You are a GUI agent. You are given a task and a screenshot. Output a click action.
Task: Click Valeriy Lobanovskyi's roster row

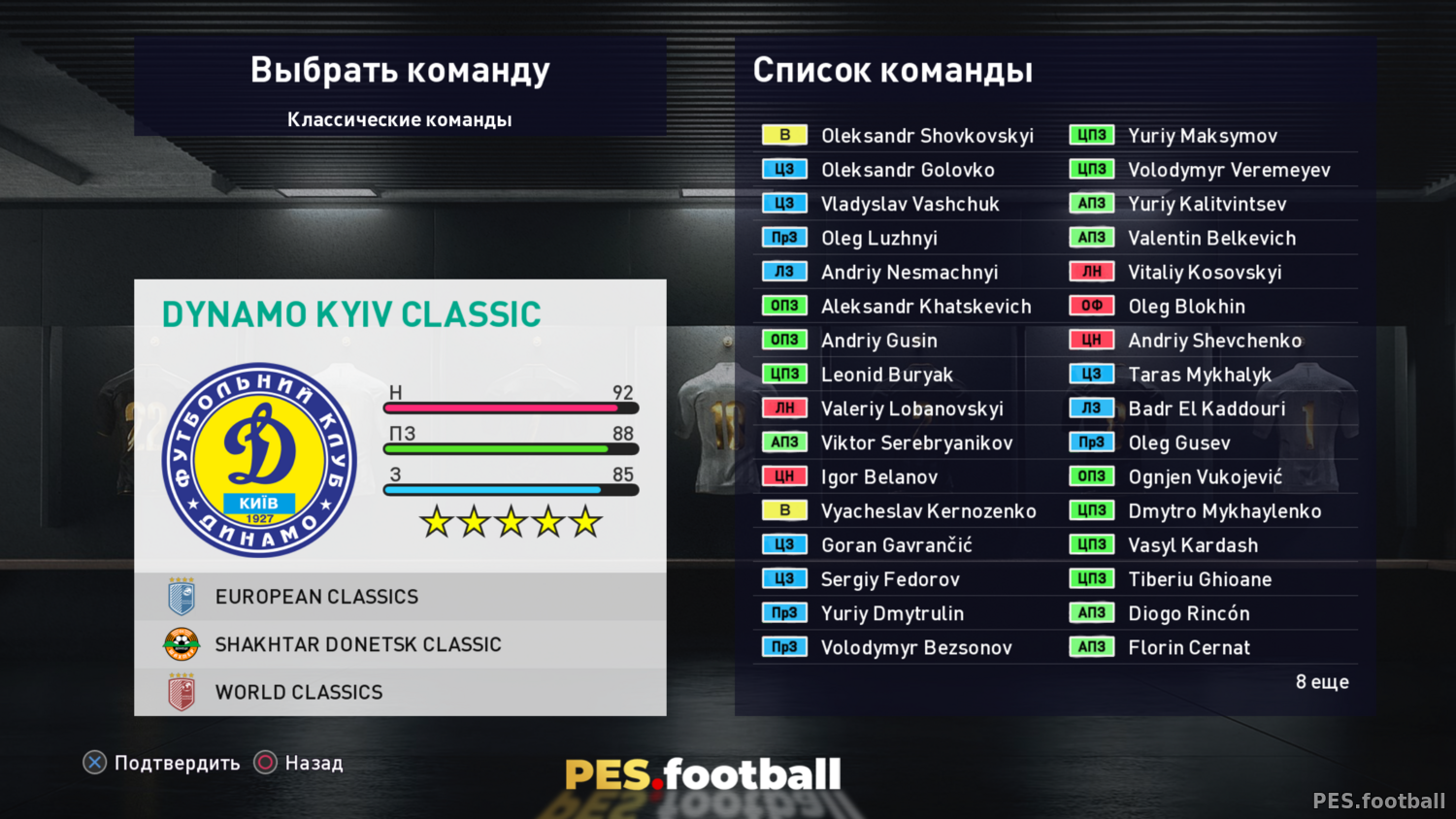click(x=911, y=409)
